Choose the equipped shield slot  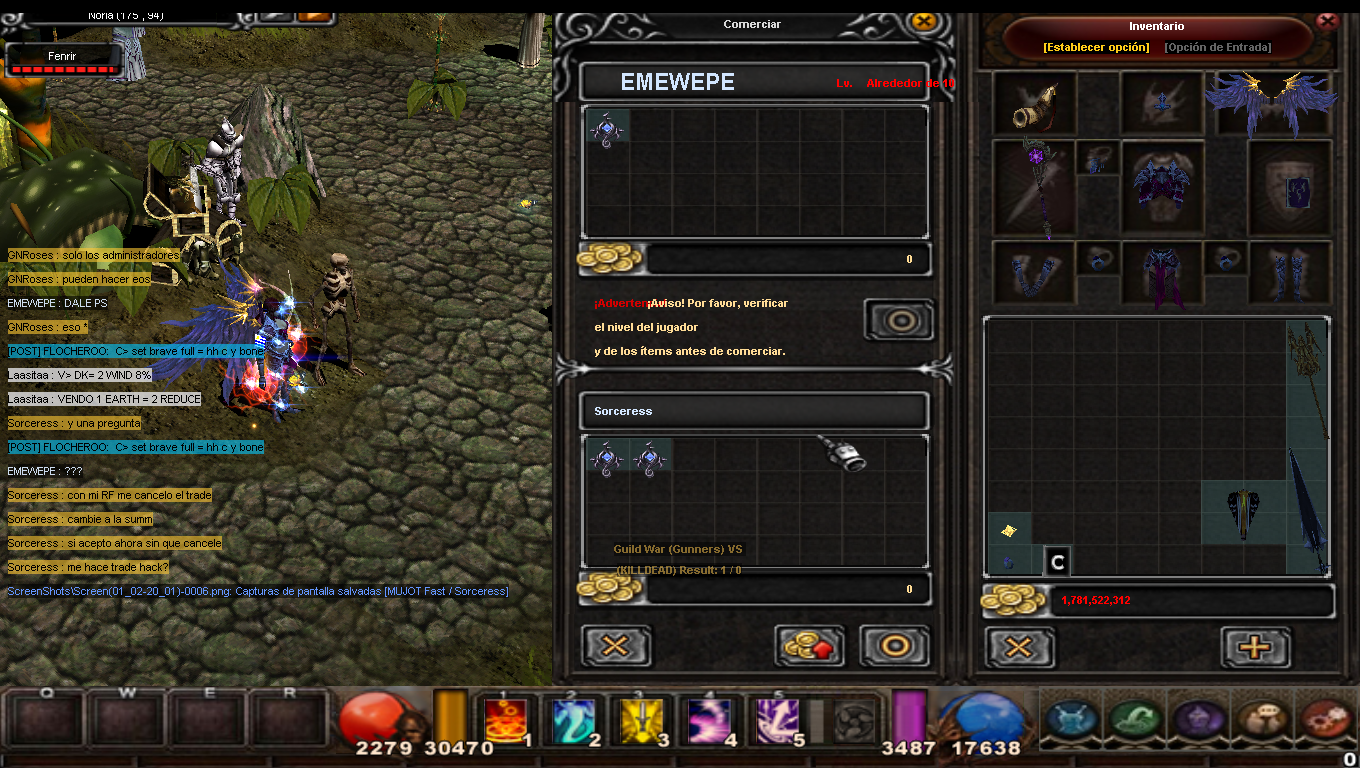(x=1290, y=187)
